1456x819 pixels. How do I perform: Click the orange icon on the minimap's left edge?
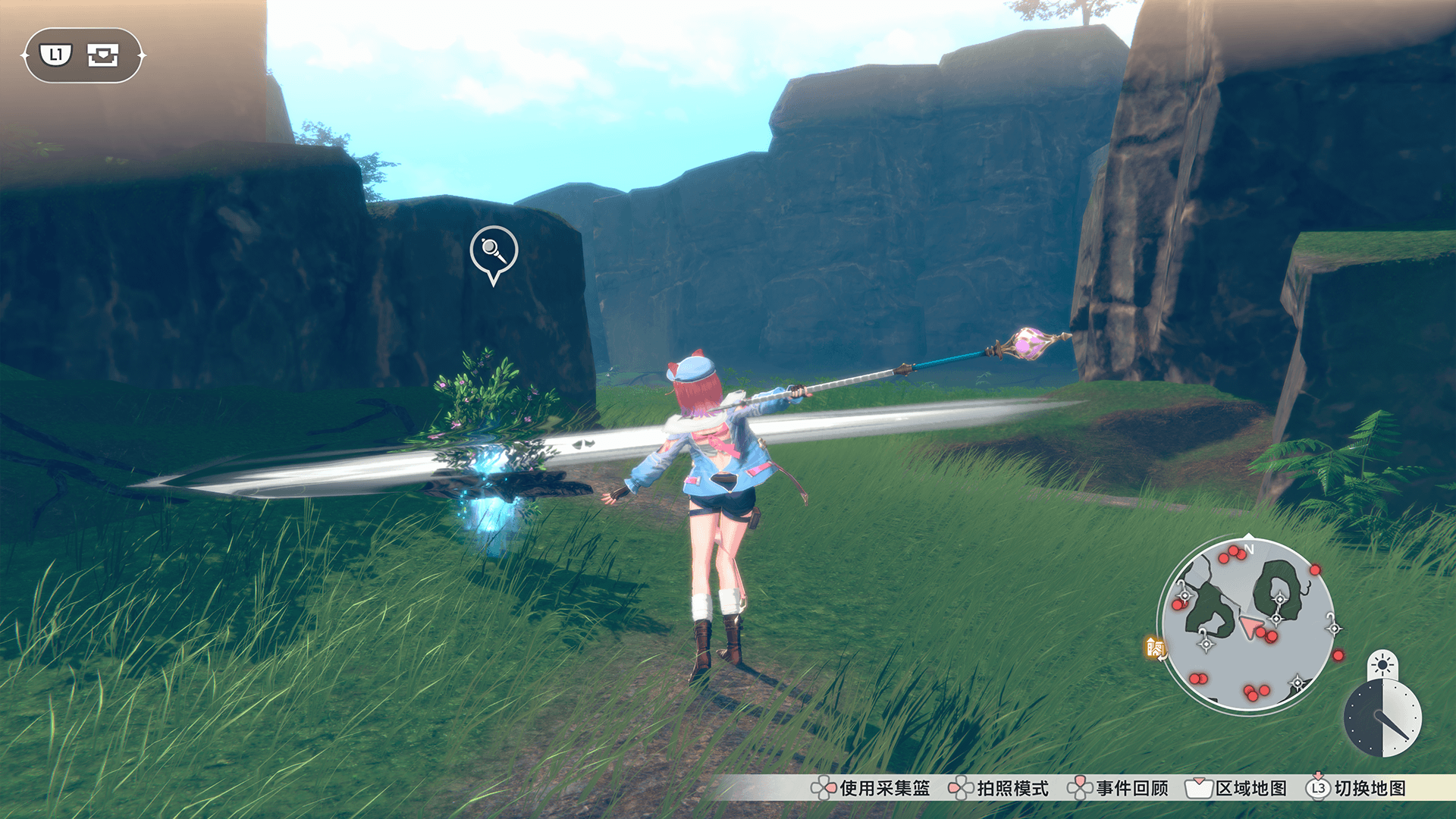coord(1155,647)
